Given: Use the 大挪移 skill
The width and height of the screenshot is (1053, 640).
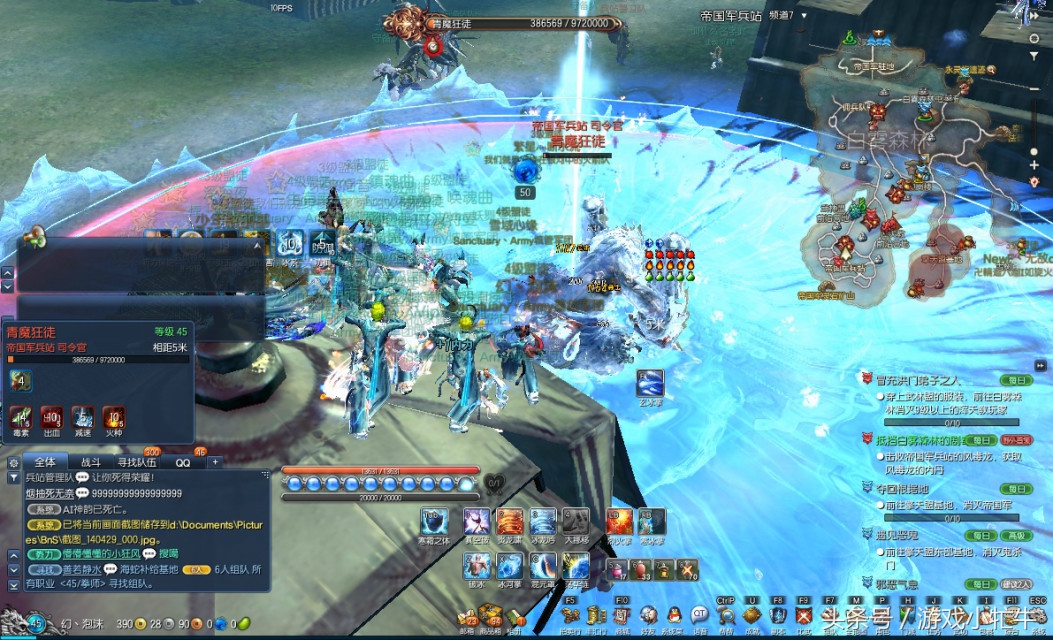Looking at the screenshot, I should pos(574,523).
